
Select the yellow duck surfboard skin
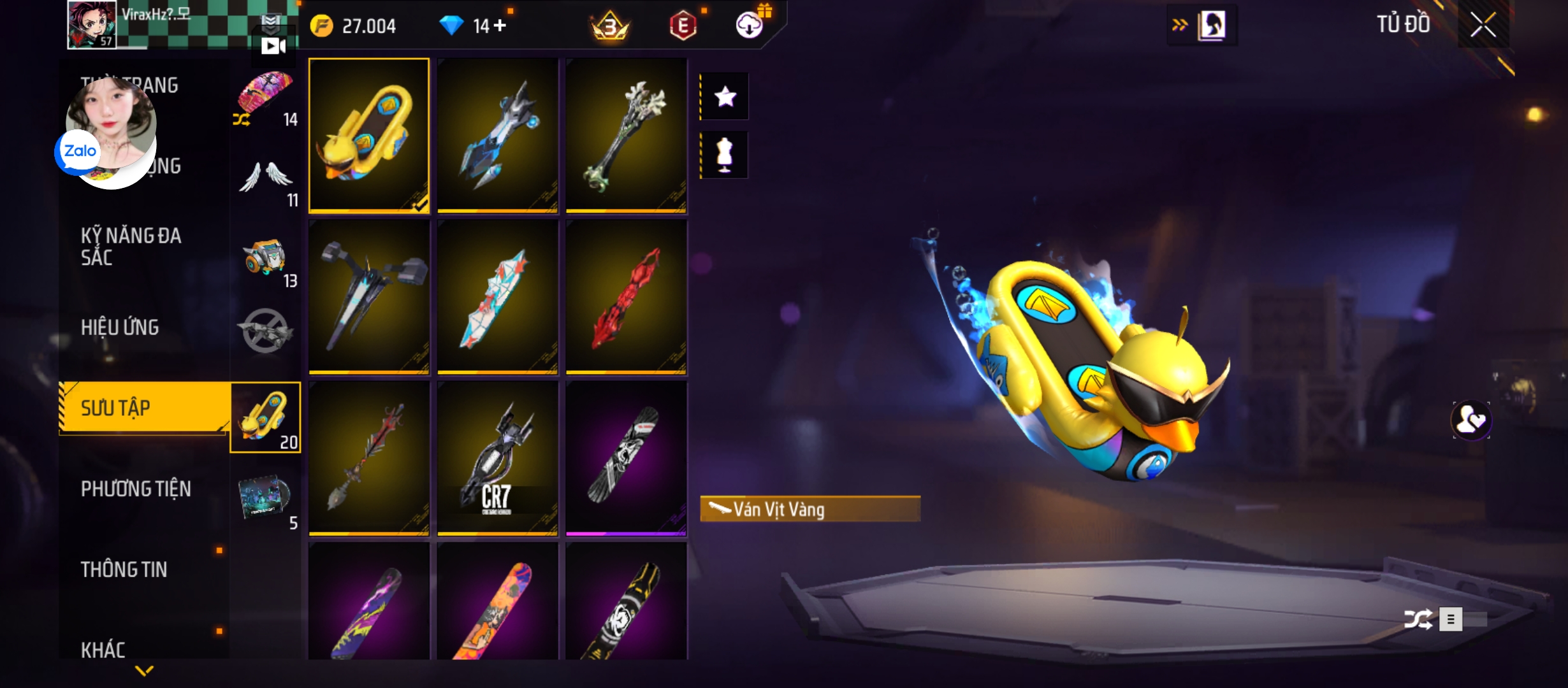(x=369, y=135)
